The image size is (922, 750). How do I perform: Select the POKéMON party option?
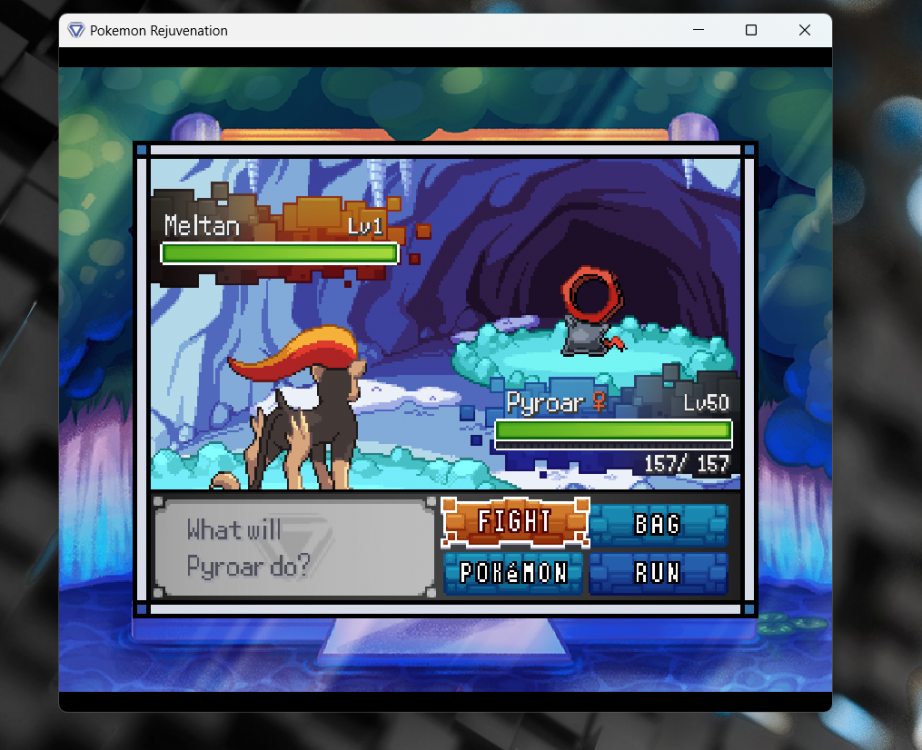pos(513,573)
